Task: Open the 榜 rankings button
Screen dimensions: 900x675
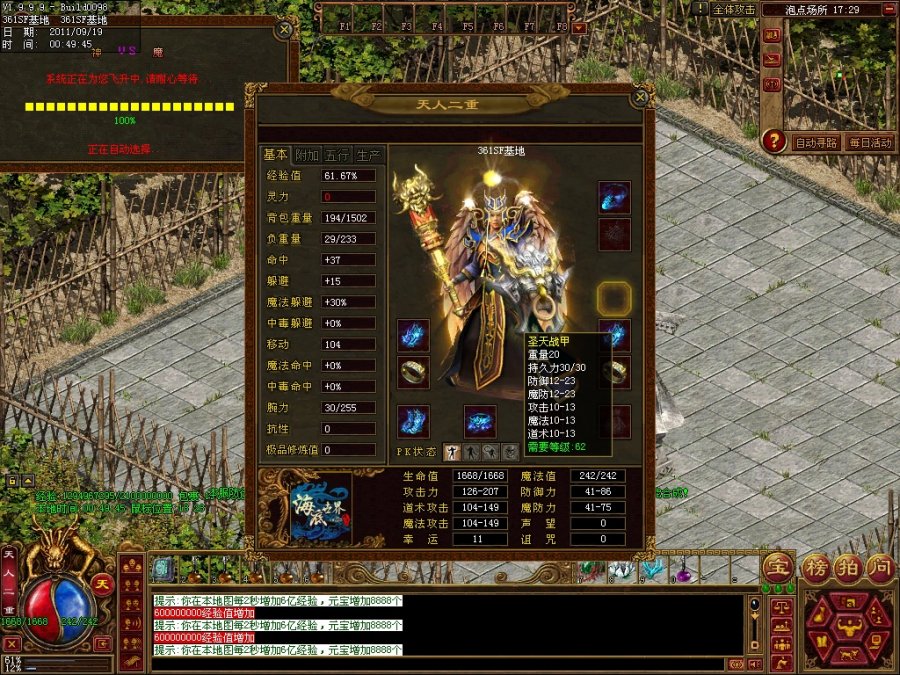Action: (x=817, y=567)
